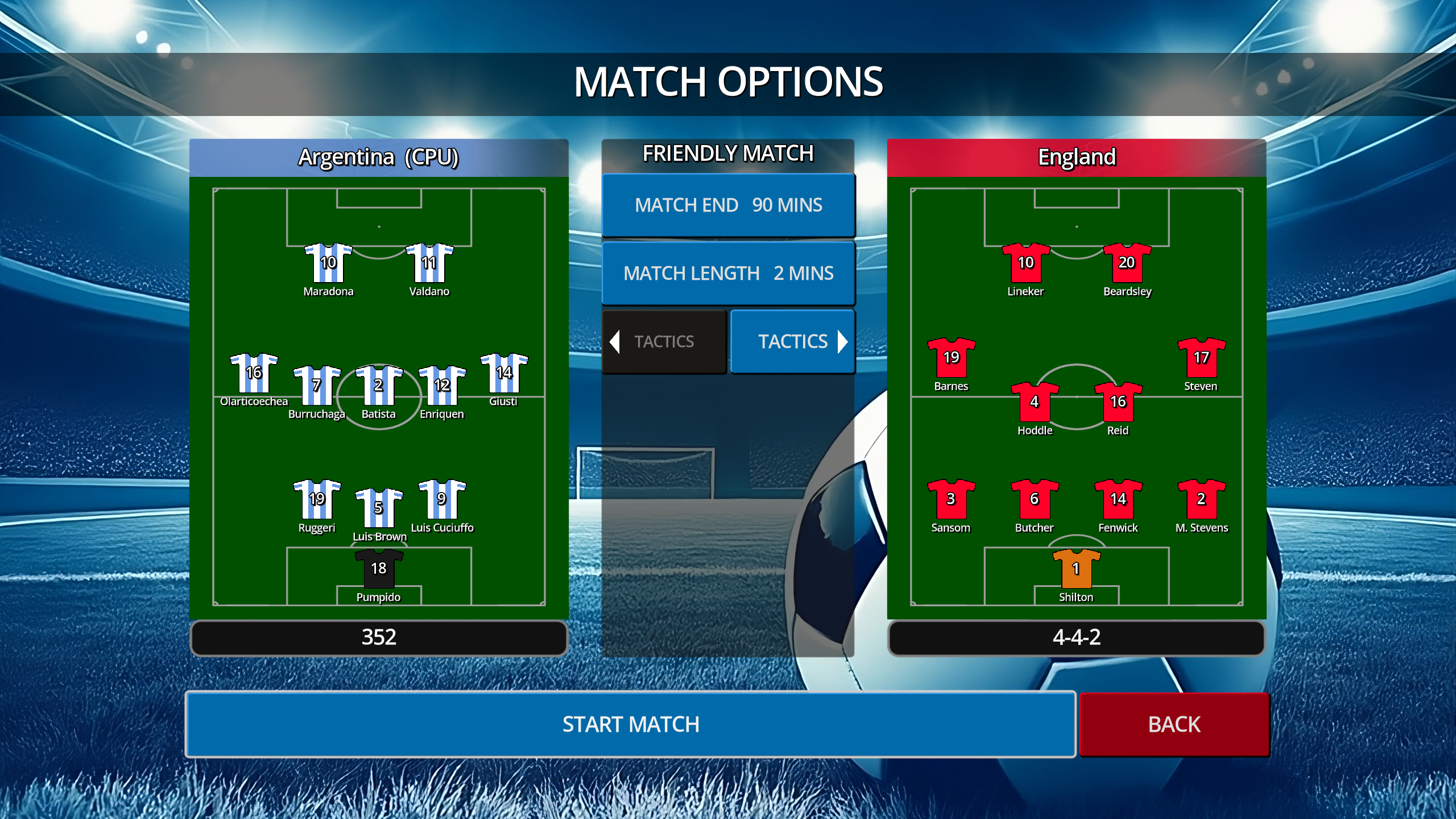Start the match

630,724
